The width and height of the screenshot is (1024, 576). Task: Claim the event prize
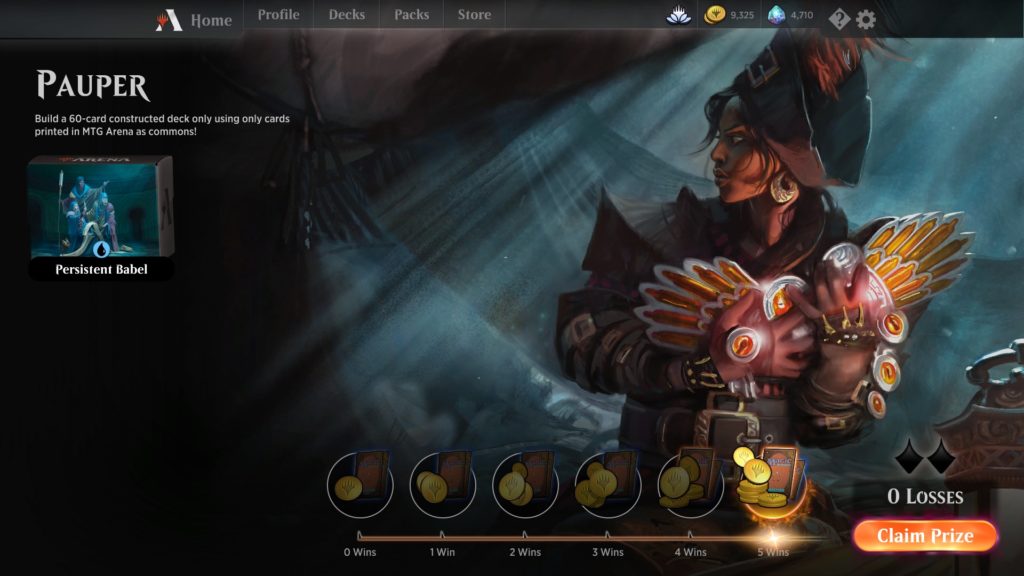pyautogui.click(x=925, y=536)
